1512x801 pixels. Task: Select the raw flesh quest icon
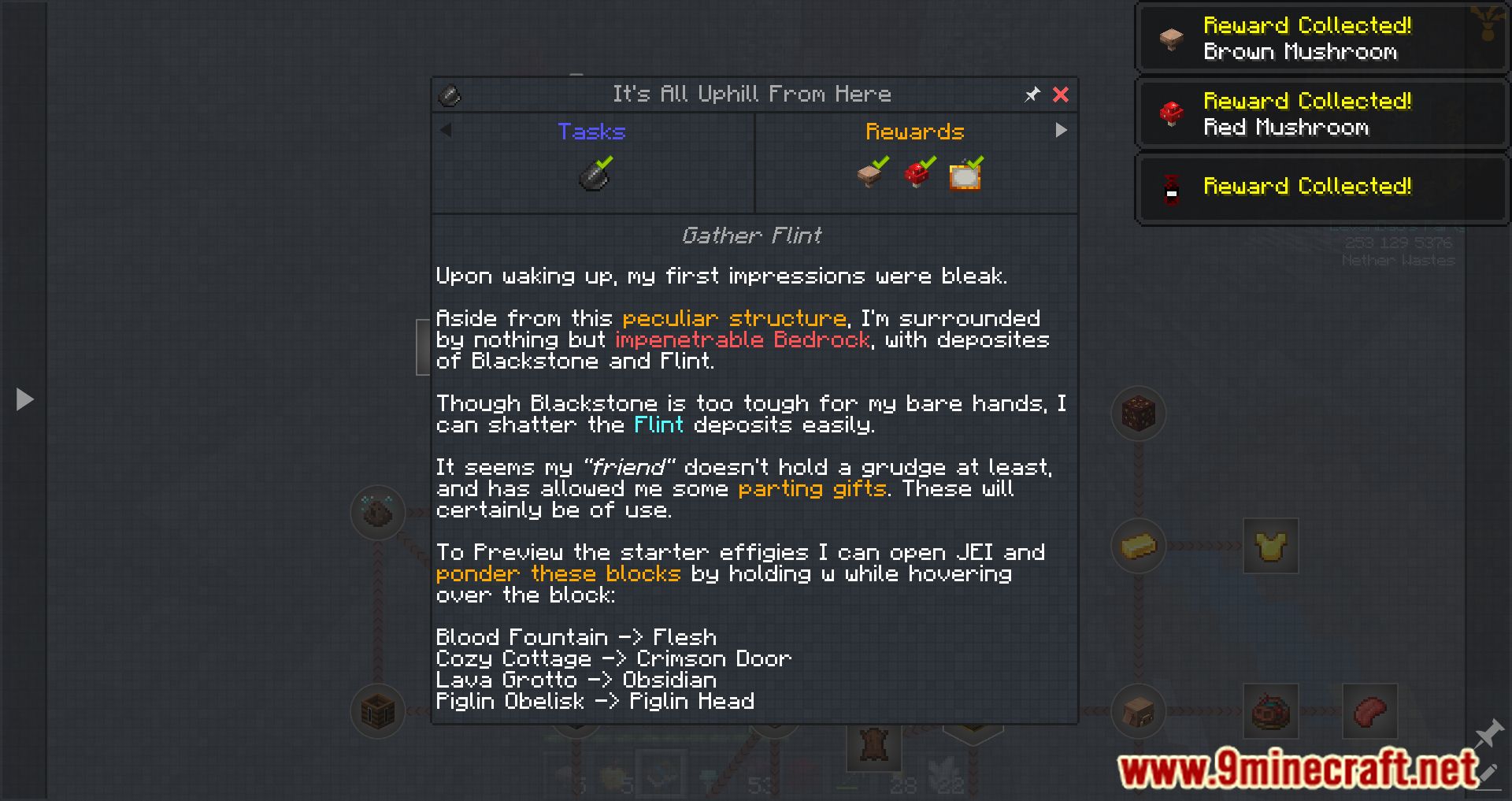click(1369, 710)
